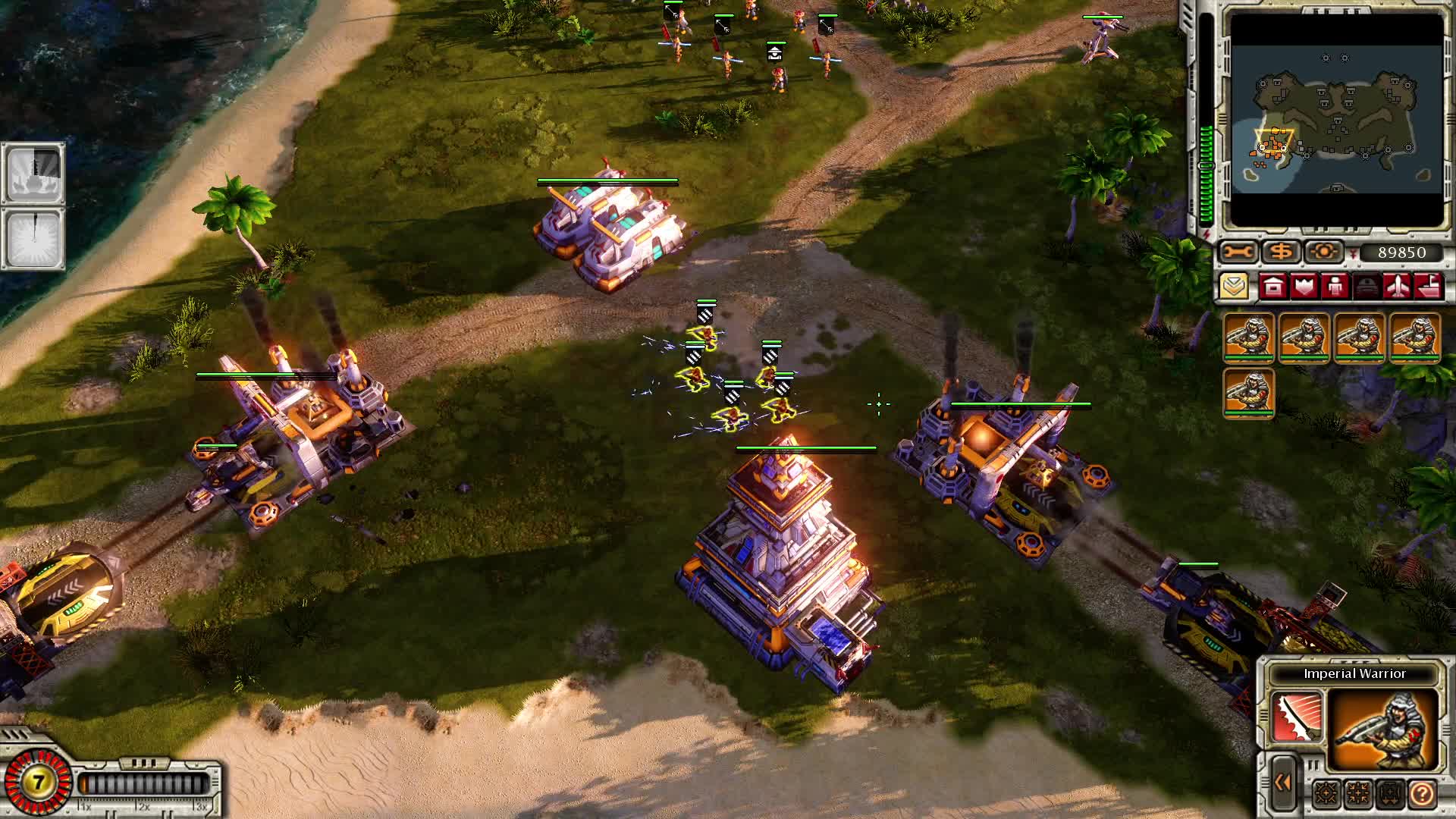The width and height of the screenshot is (1456, 819).
Task: Open the infantry production tab icon
Action: pos(1335,287)
